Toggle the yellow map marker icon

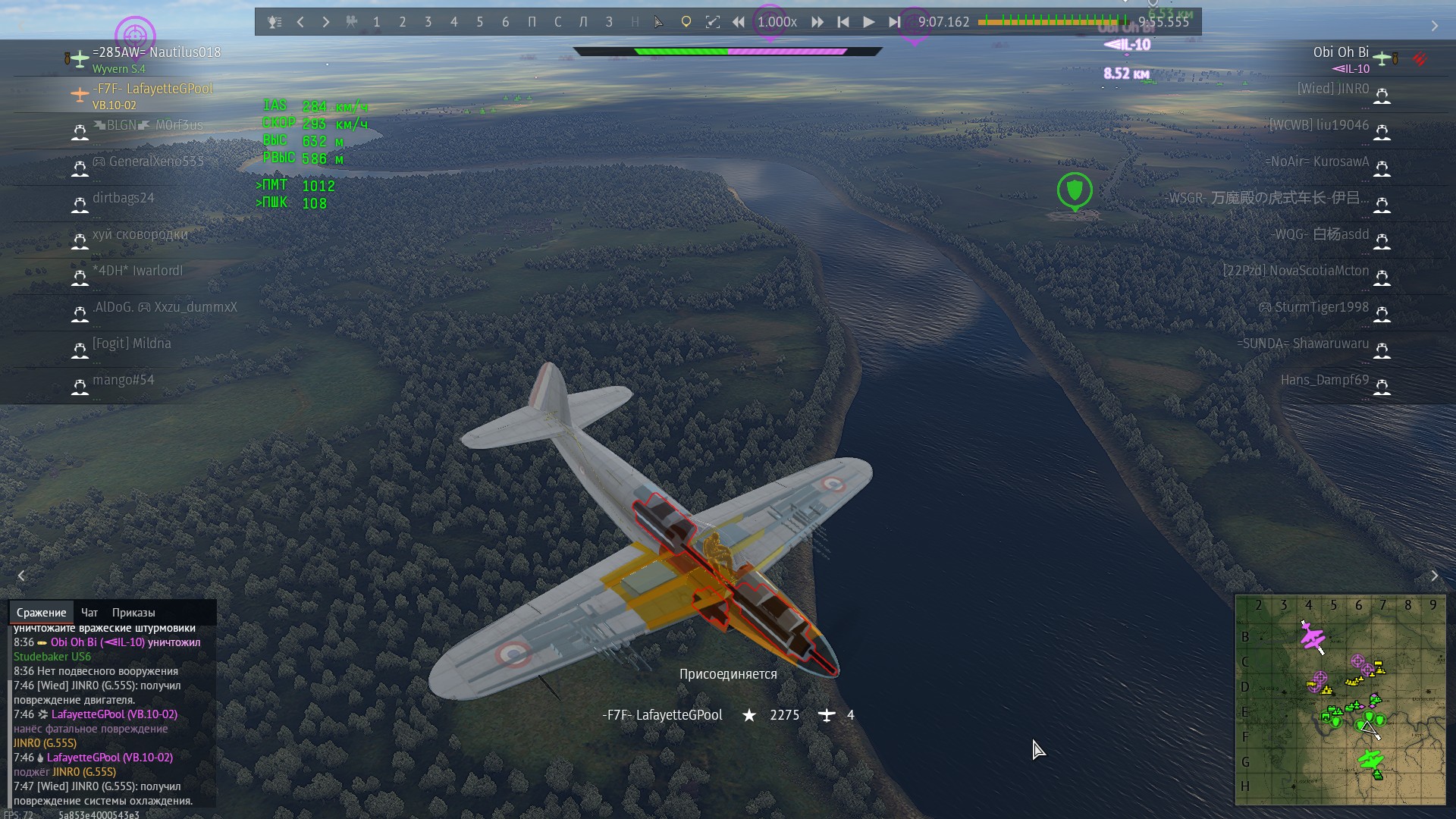coord(686,22)
